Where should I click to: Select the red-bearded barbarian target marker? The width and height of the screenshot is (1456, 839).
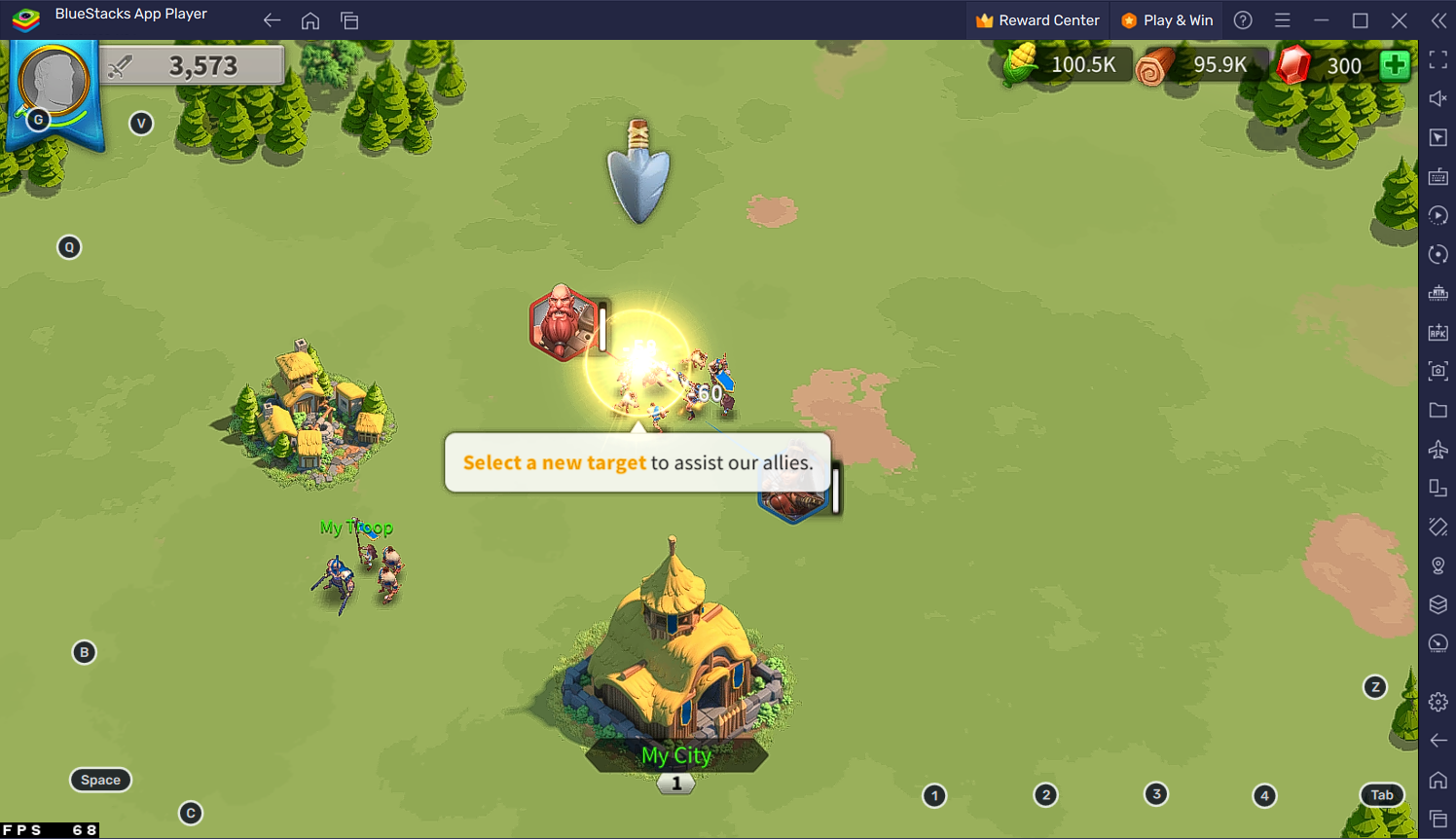point(563,323)
